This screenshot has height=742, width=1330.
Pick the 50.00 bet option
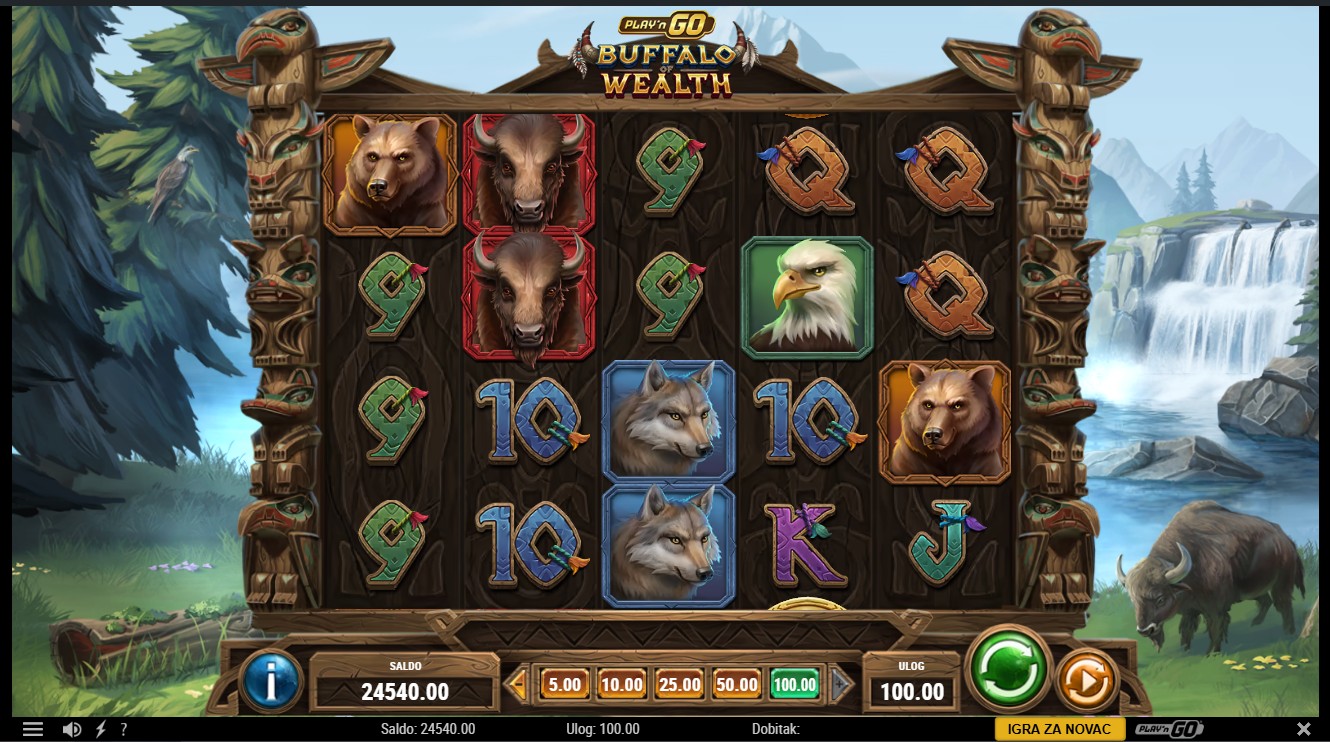coord(736,685)
